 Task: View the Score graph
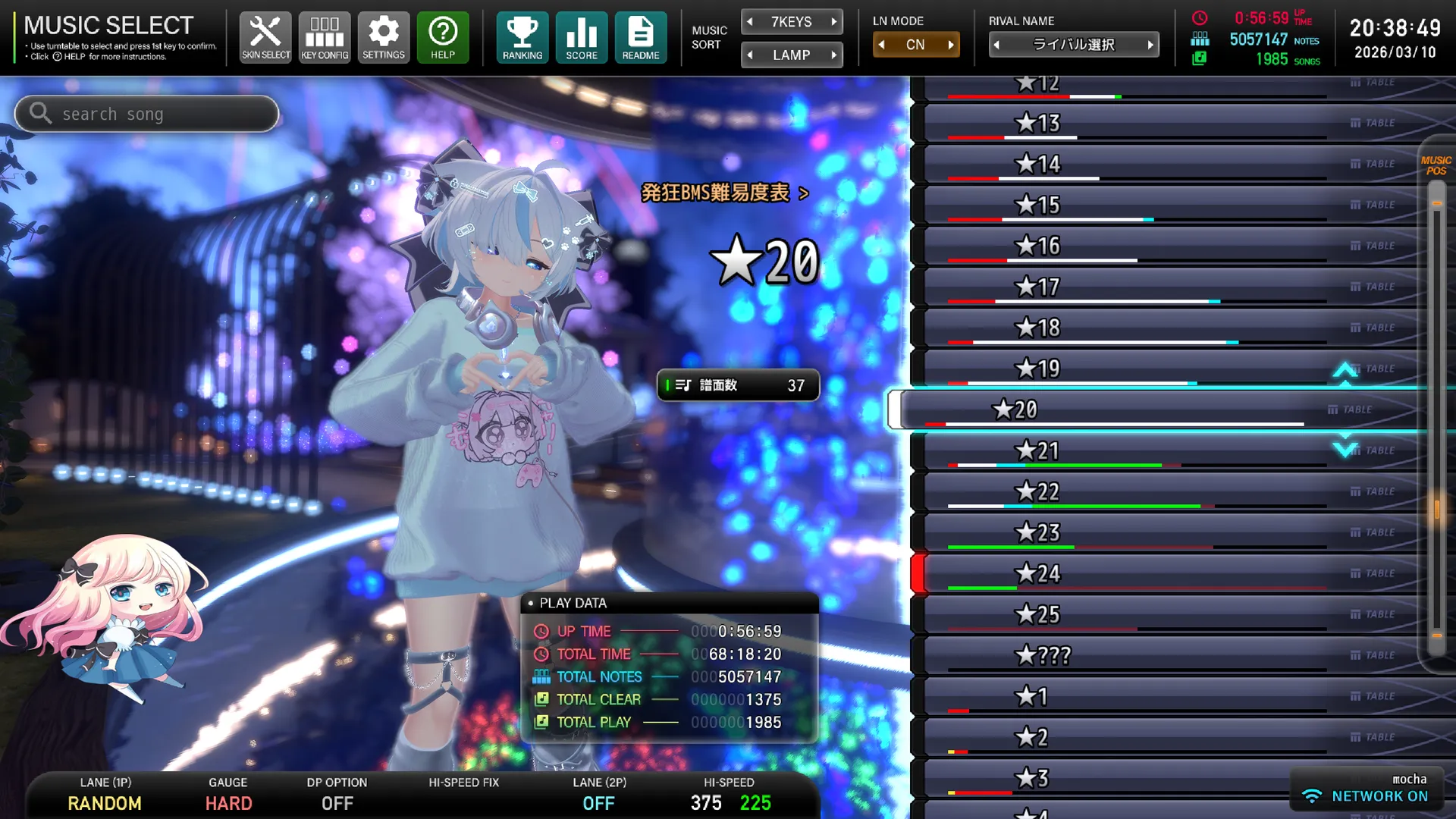pos(581,36)
